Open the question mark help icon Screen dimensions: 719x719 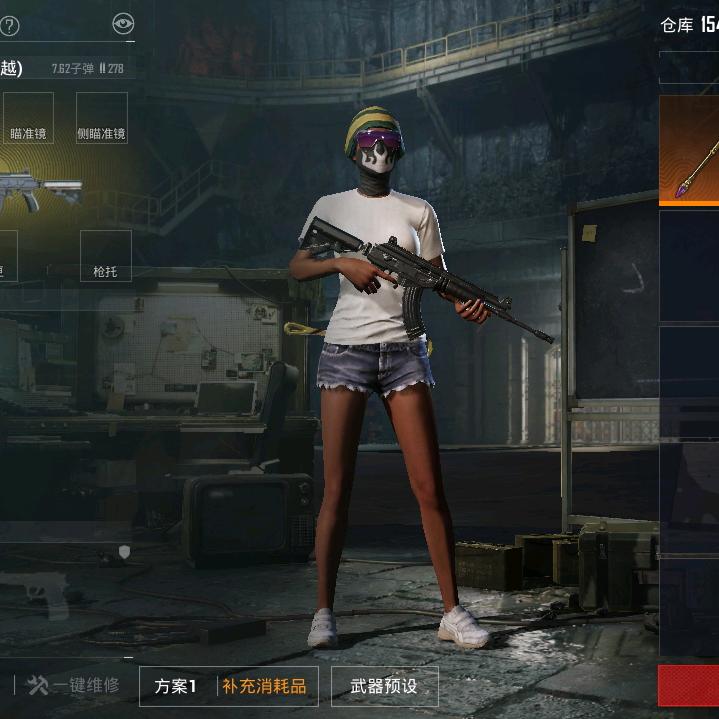(9, 26)
